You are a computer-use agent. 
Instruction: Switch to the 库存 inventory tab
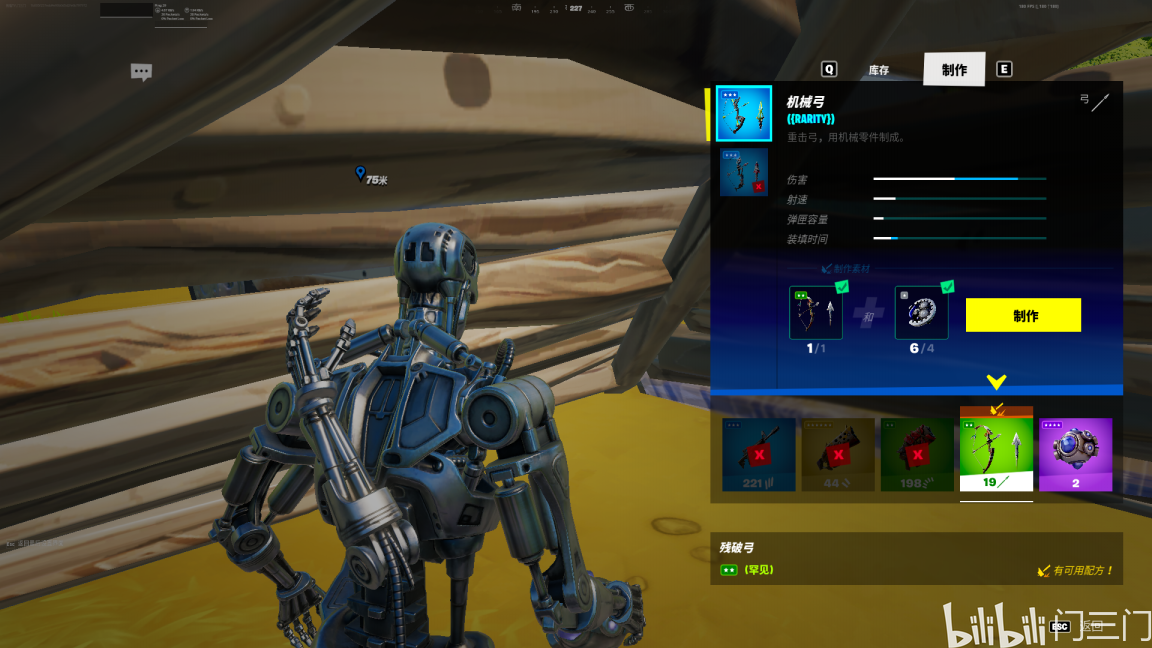click(878, 70)
